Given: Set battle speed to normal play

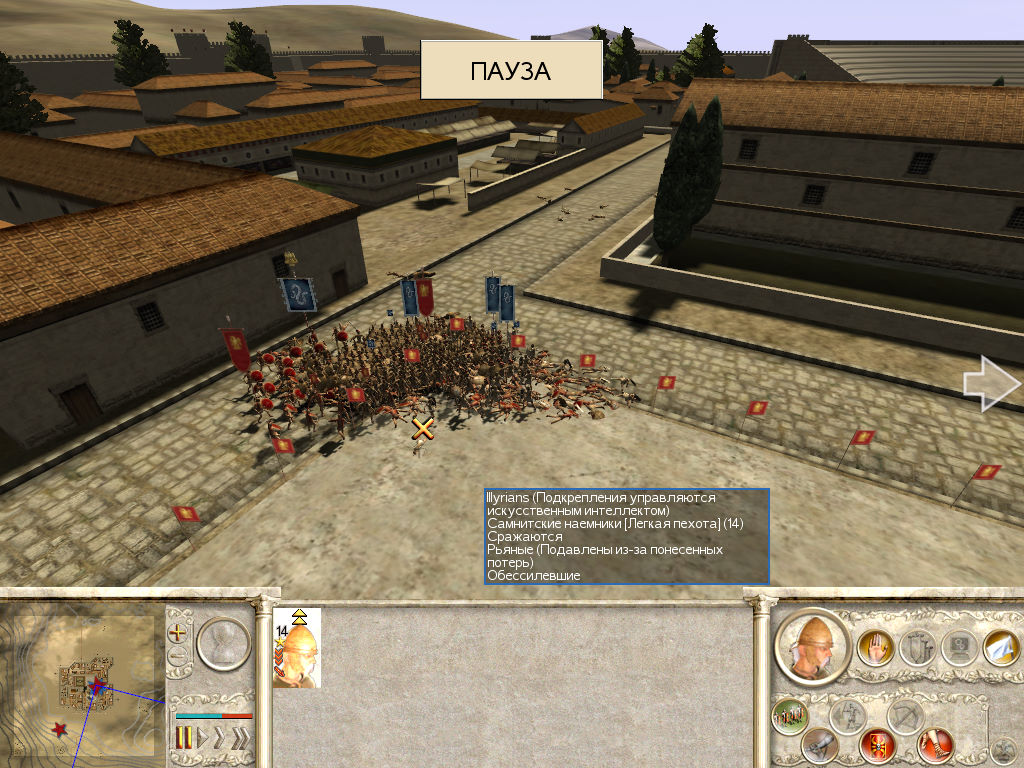Looking at the screenshot, I should [x=202, y=738].
